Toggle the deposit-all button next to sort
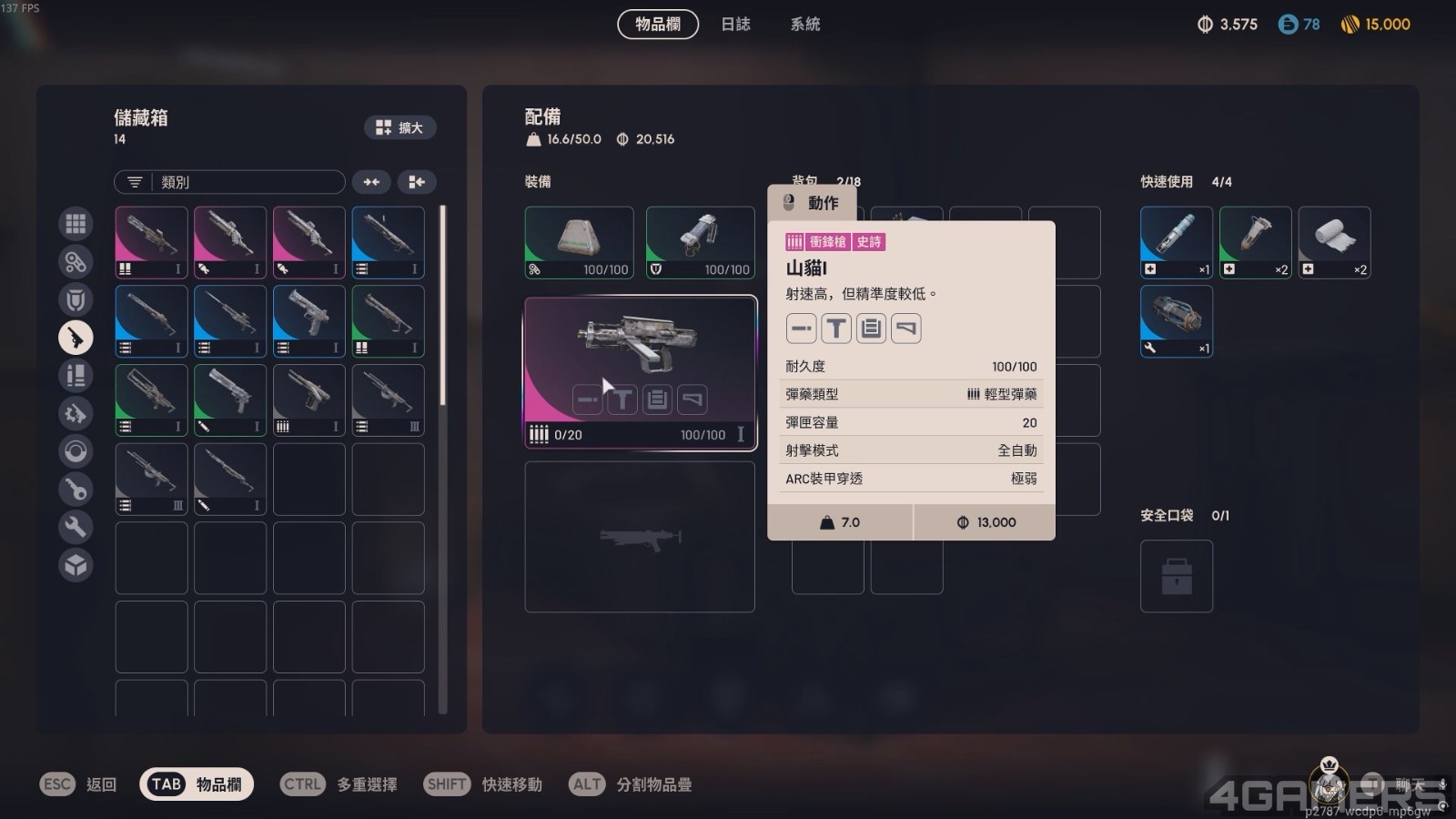This screenshot has height=819, width=1456. (417, 182)
